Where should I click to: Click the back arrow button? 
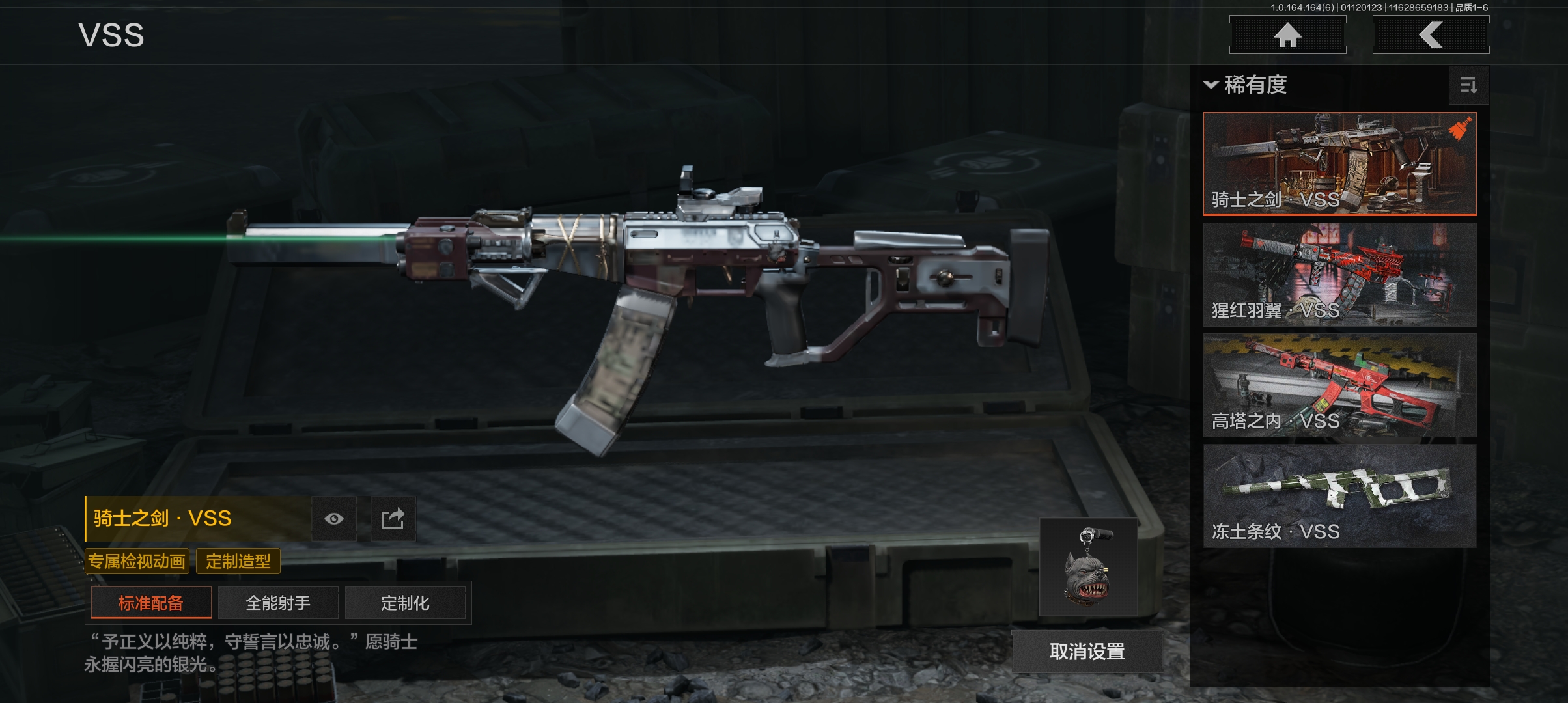pos(1431,35)
